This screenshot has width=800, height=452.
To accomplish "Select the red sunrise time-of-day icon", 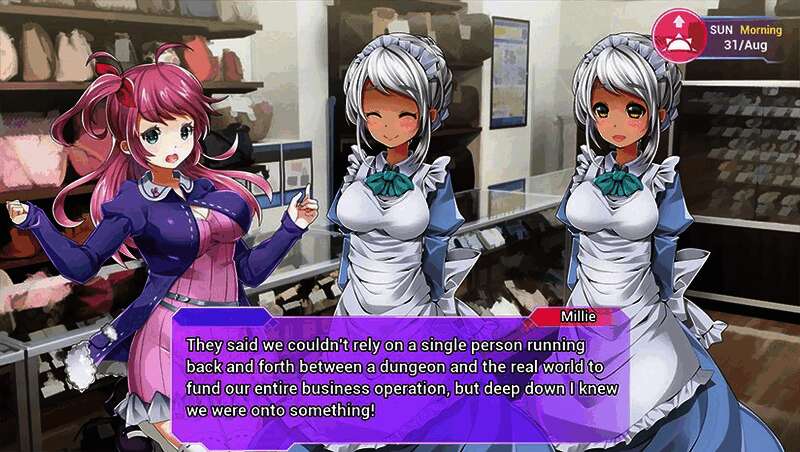I will 679,35.
